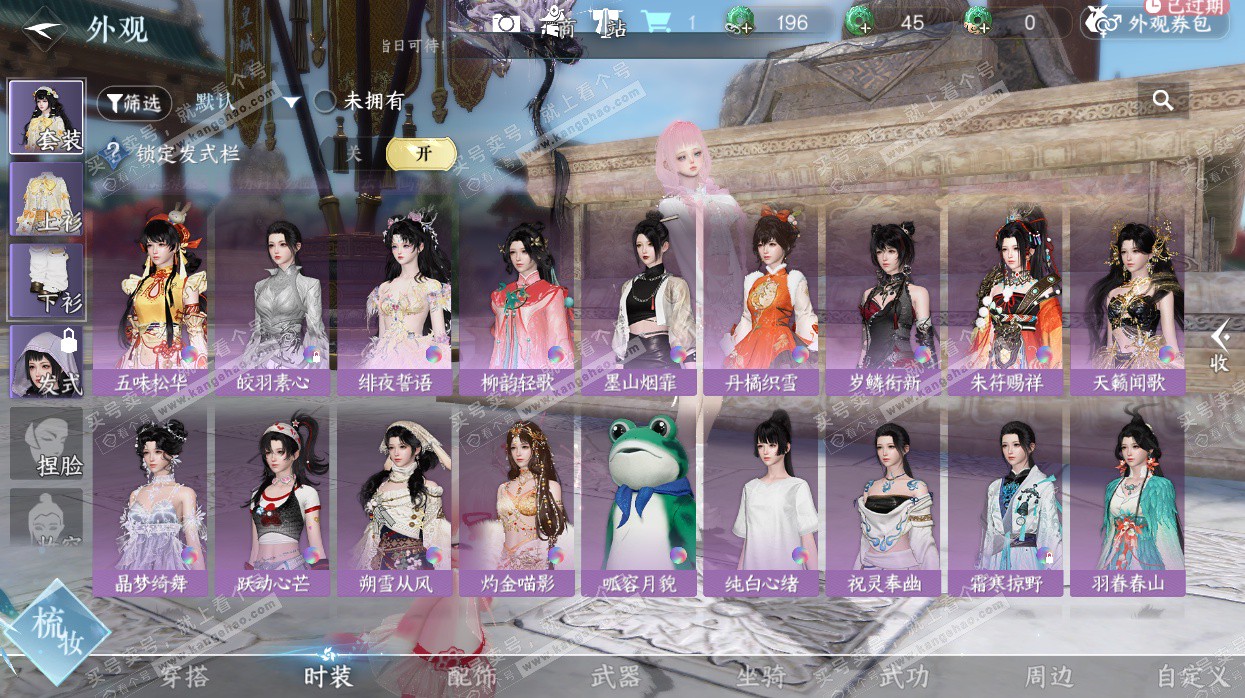Screen dimensions: 1245x698
Task: Switch to the 坐骑 bottom tab
Action: [x=760, y=677]
